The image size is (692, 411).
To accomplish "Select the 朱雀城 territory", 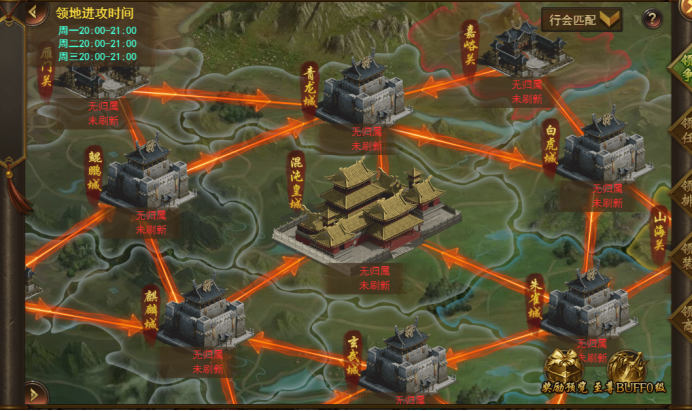I will tap(590, 303).
